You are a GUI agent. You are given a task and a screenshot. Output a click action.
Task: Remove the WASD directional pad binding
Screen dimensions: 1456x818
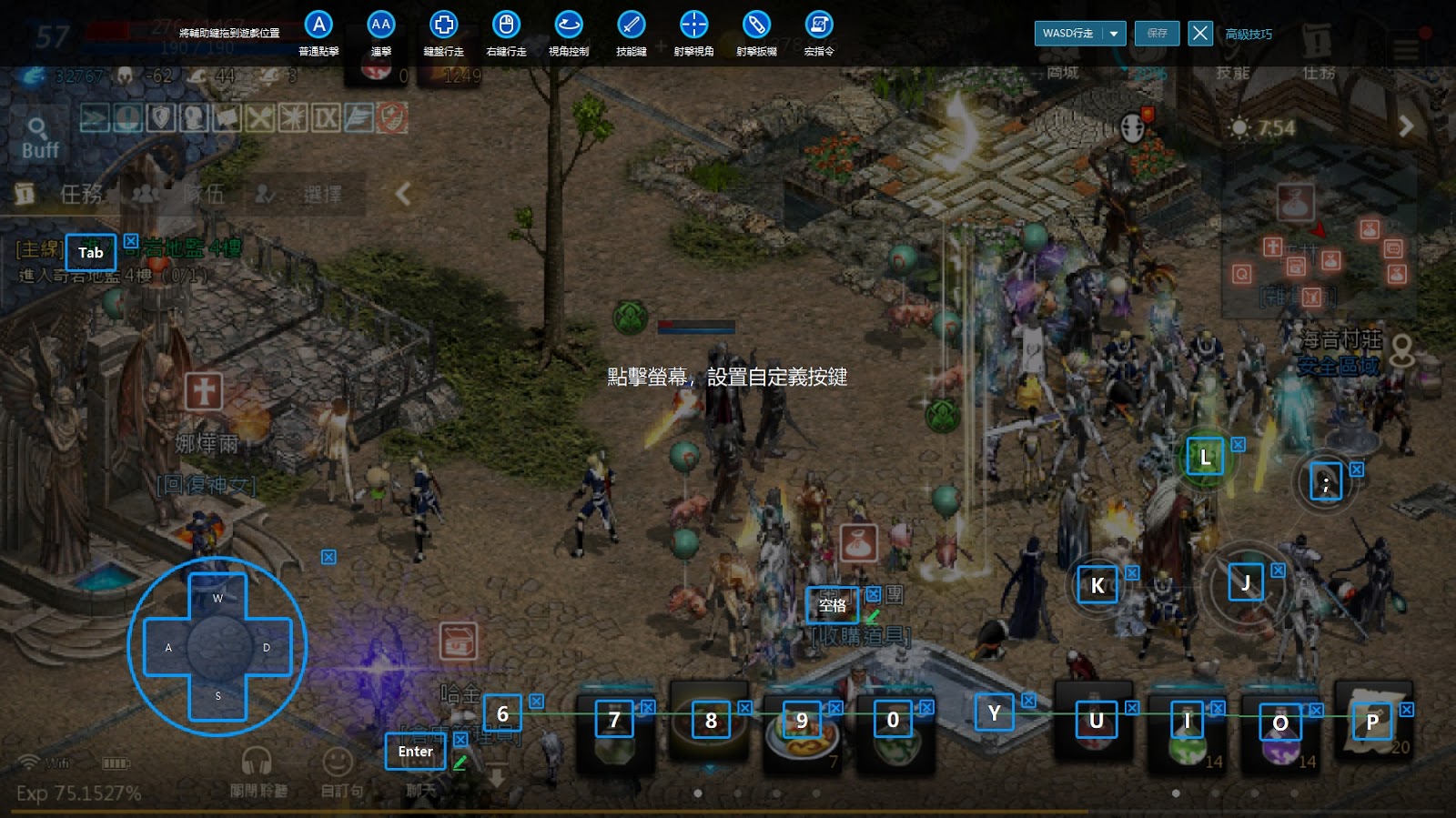[329, 557]
